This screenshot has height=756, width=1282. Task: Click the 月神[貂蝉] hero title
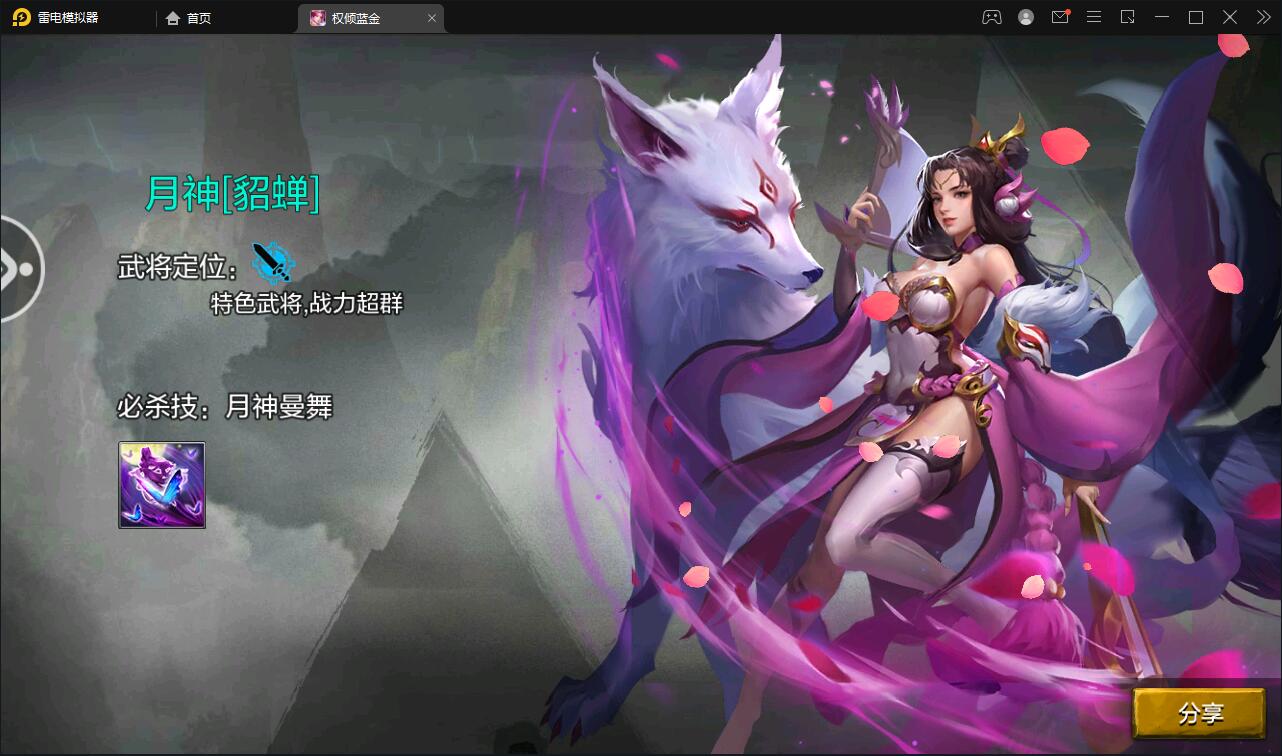pyautogui.click(x=232, y=197)
